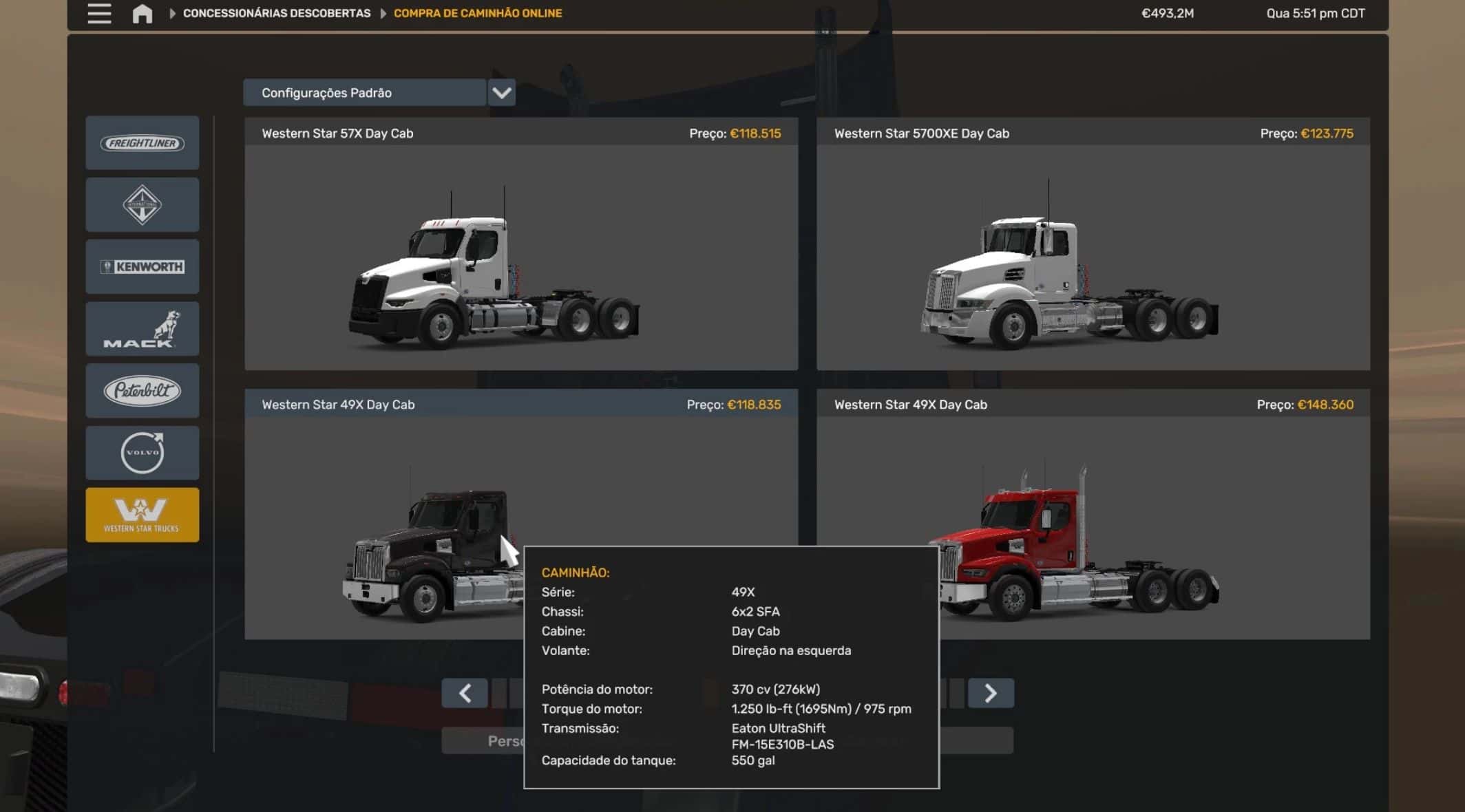This screenshot has width=1465, height=812.
Task: Go to the home screen icon
Action: coord(143,14)
